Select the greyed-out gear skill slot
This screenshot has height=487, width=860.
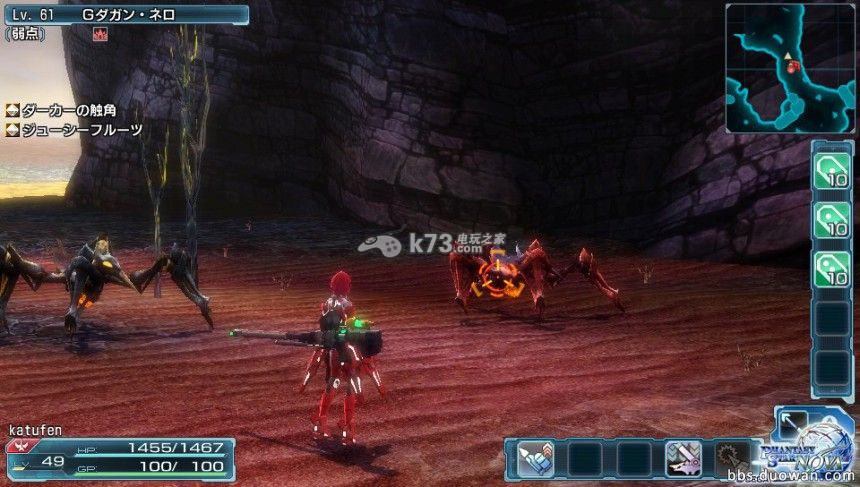point(732,459)
